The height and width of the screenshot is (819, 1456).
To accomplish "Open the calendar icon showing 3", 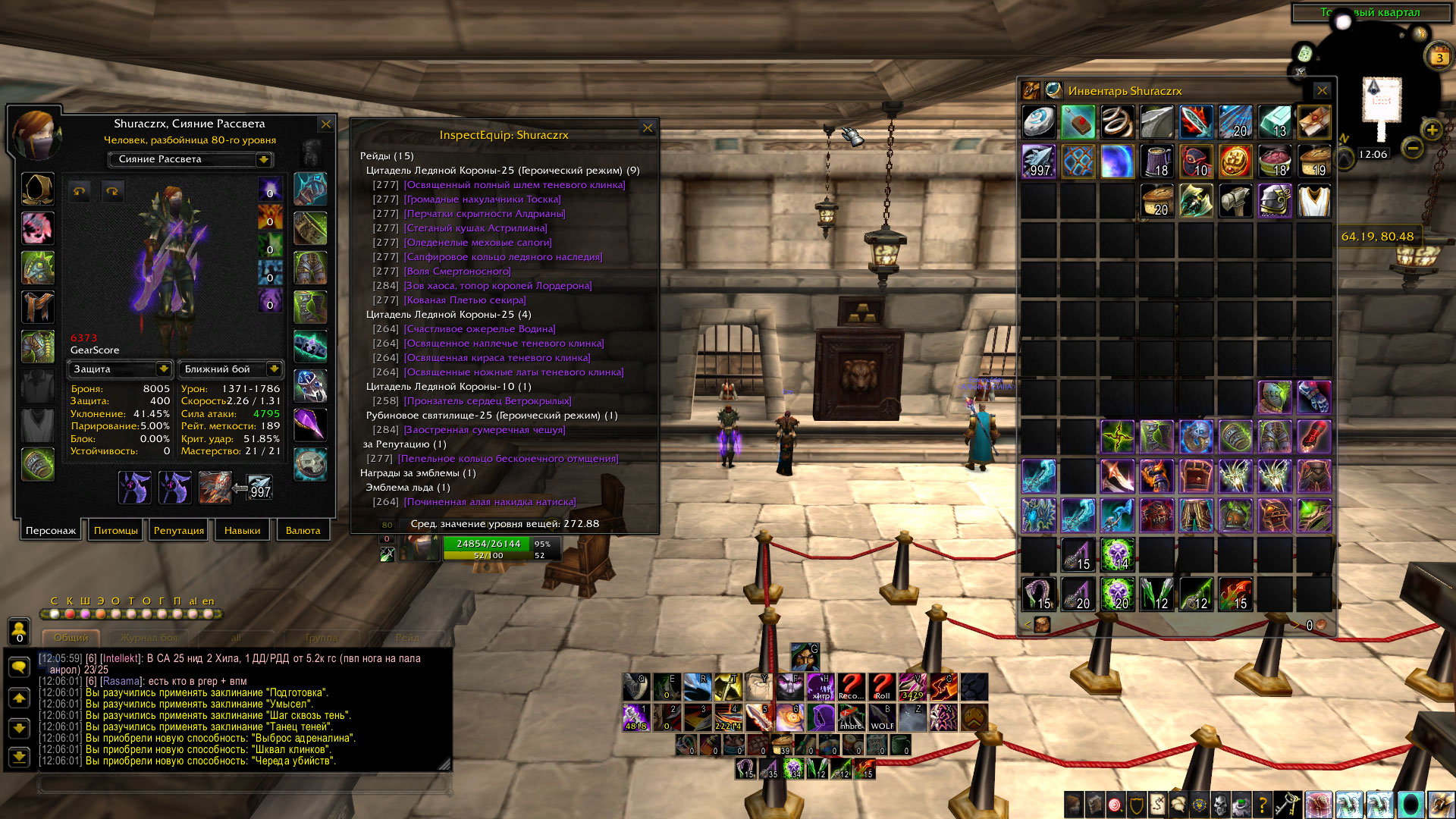I will [1439, 57].
